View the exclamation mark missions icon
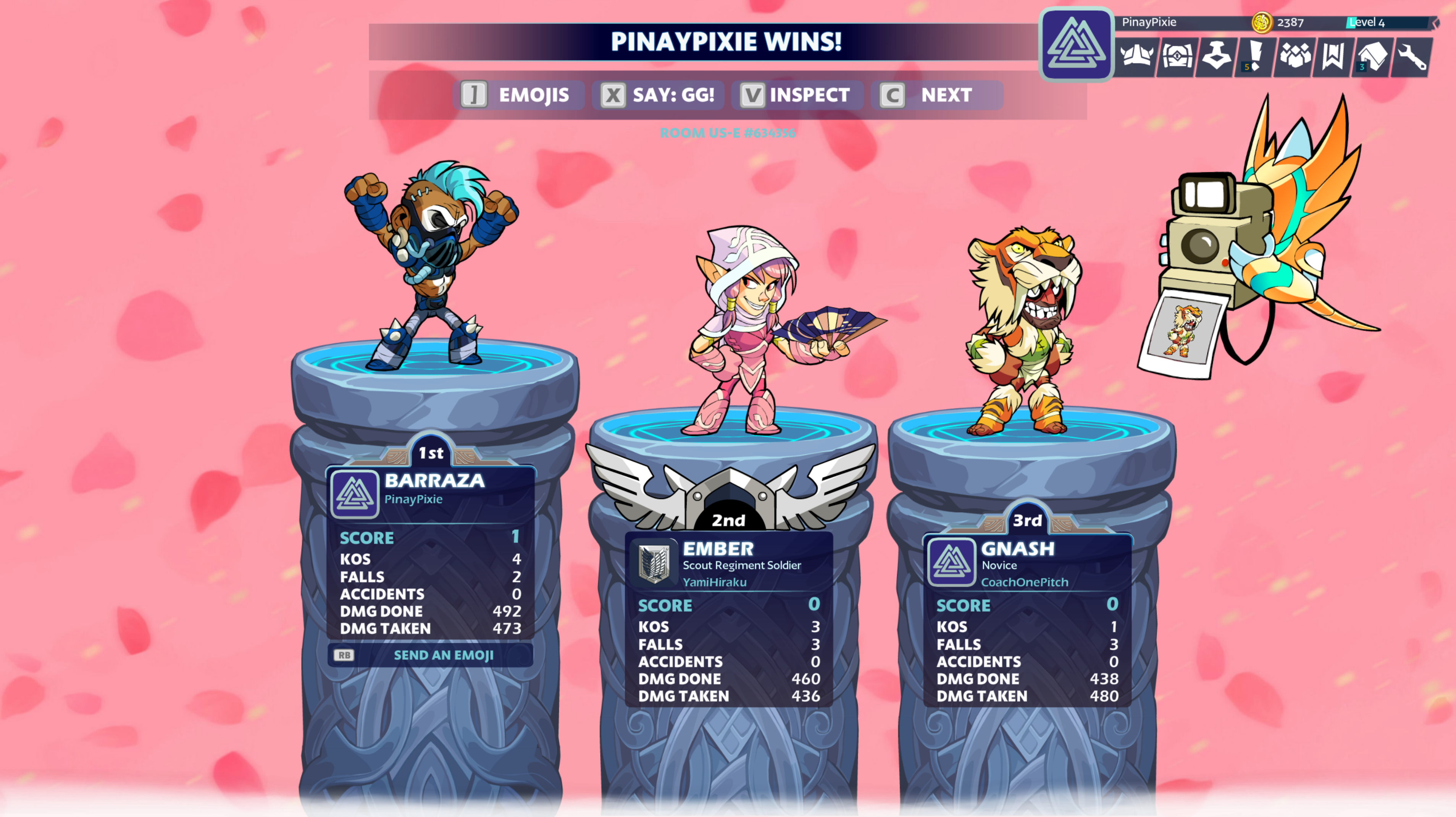 click(x=1255, y=57)
